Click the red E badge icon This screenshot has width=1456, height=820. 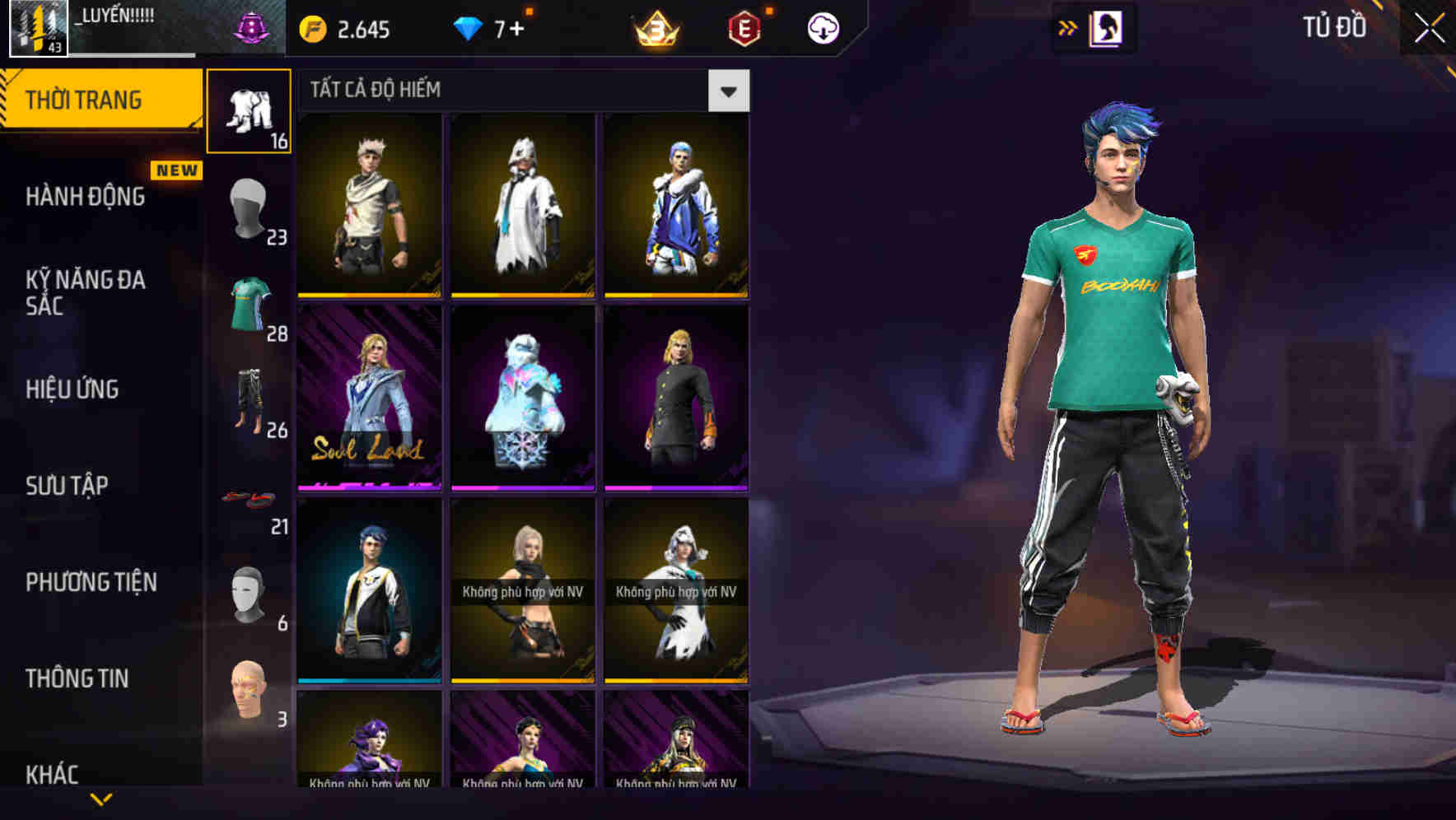coord(745,27)
